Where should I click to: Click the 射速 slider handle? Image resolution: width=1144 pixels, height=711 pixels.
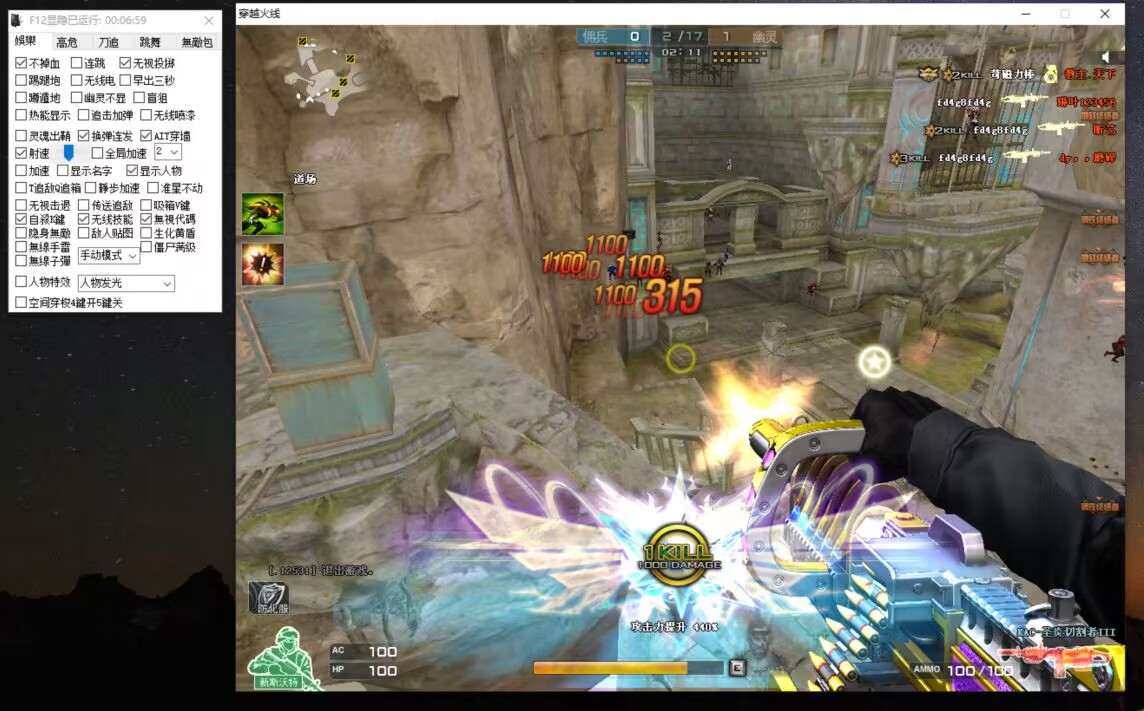coord(69,152)
